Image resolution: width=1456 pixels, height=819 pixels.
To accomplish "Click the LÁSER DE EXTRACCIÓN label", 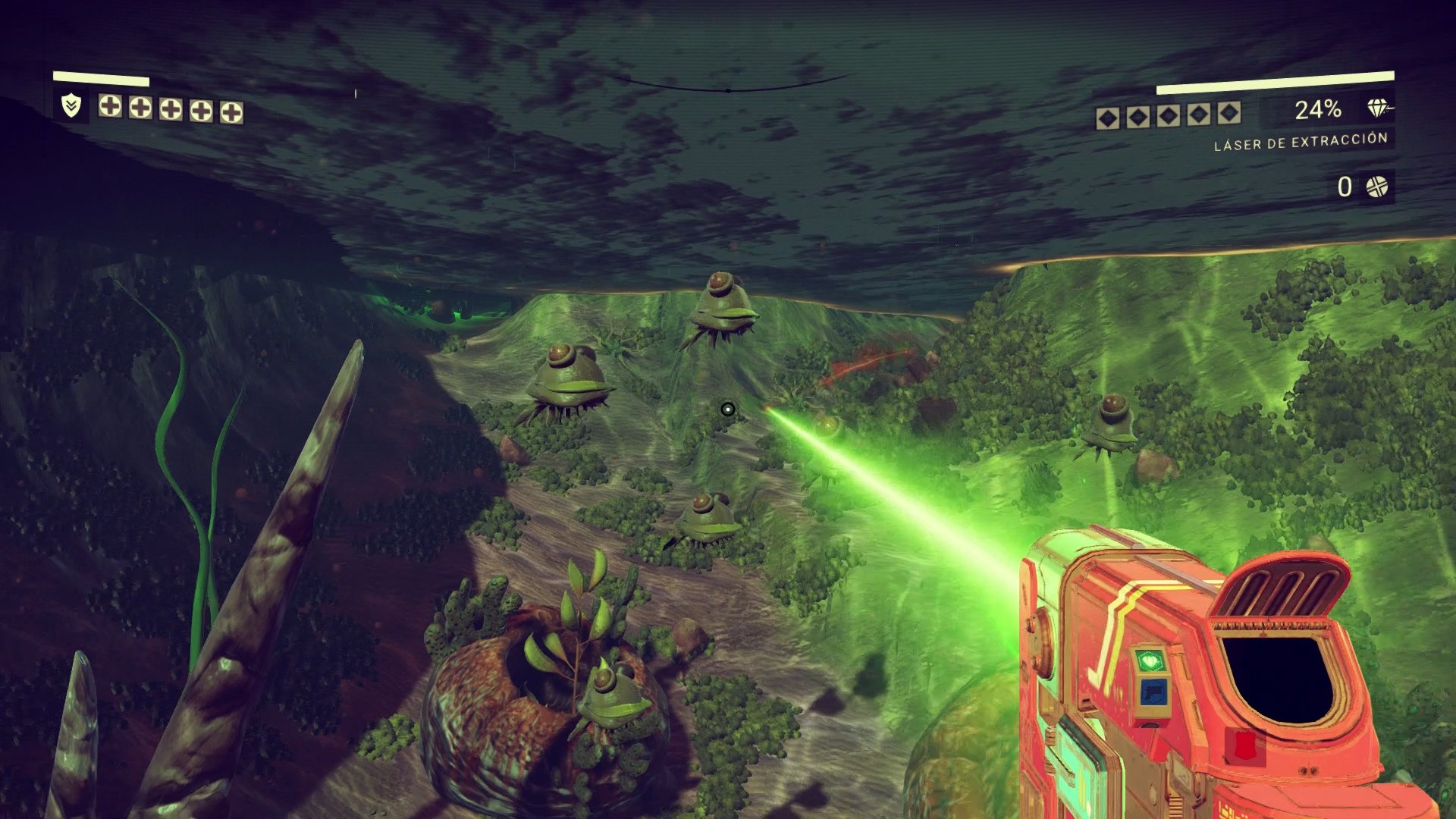I will tap(1303, 143).
